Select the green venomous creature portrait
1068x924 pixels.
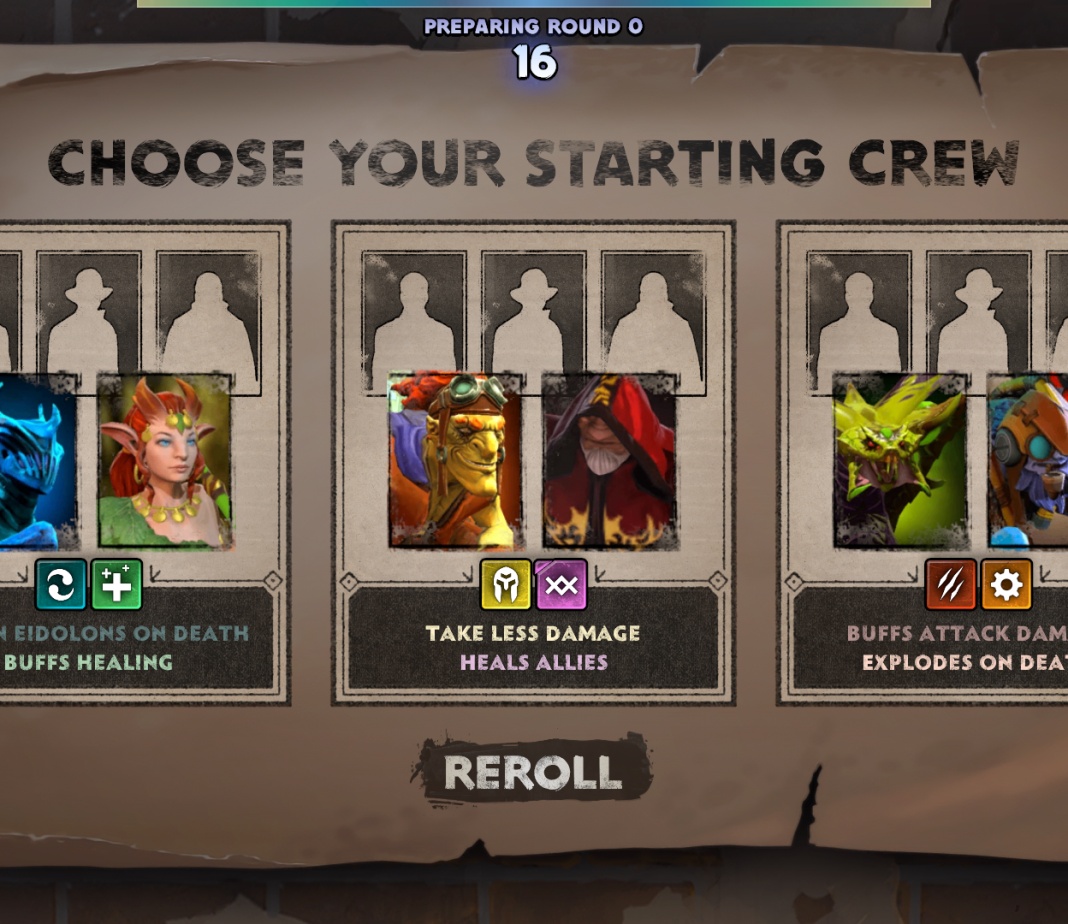pyautogui.click(x=899, y=462)
